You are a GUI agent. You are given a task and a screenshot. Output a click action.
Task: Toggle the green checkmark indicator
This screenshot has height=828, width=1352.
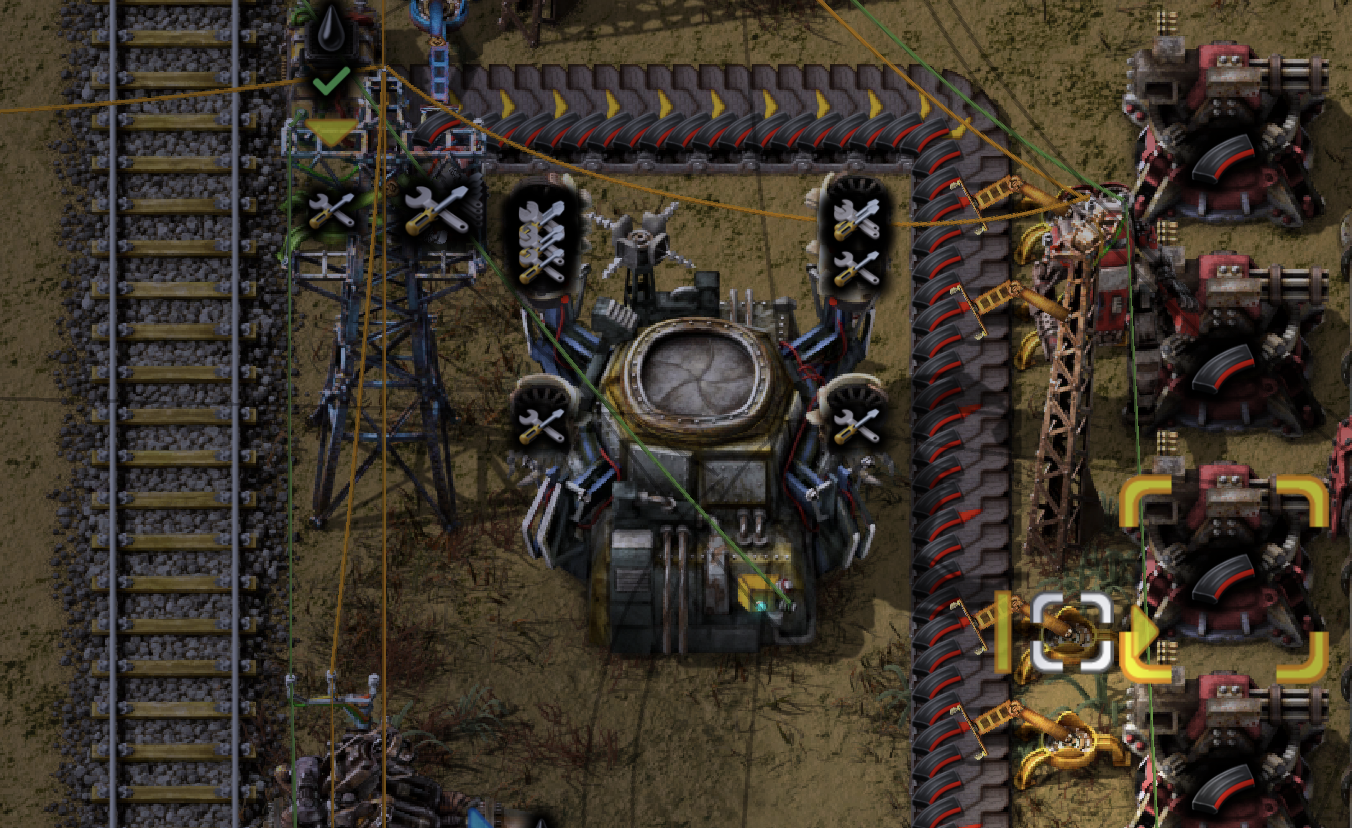tap(330, 82)
